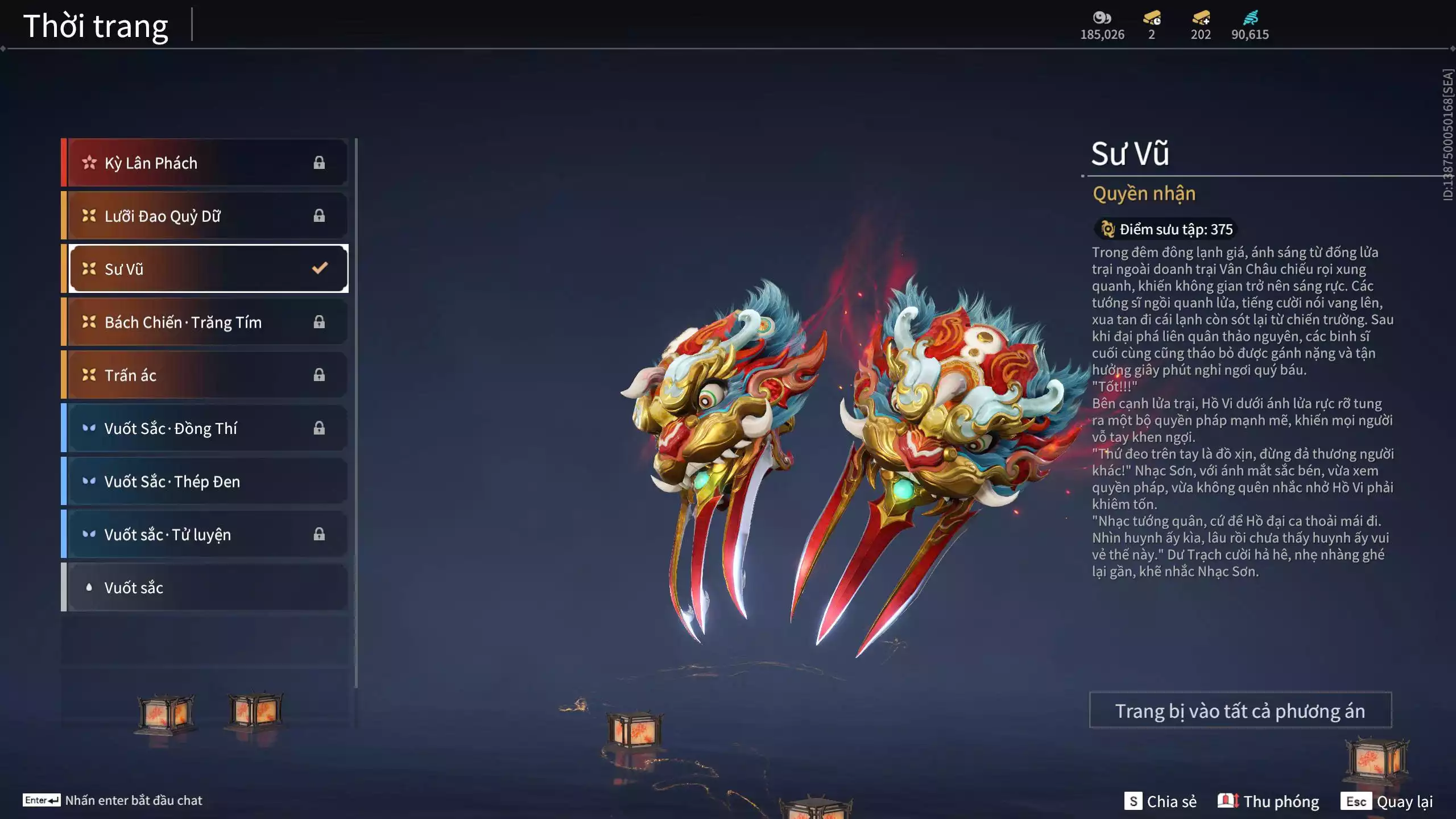1456x819 pixels.
Task: Choose the Lưỡi Đao Quỷ Dữ entry
Action: [205, 216]
